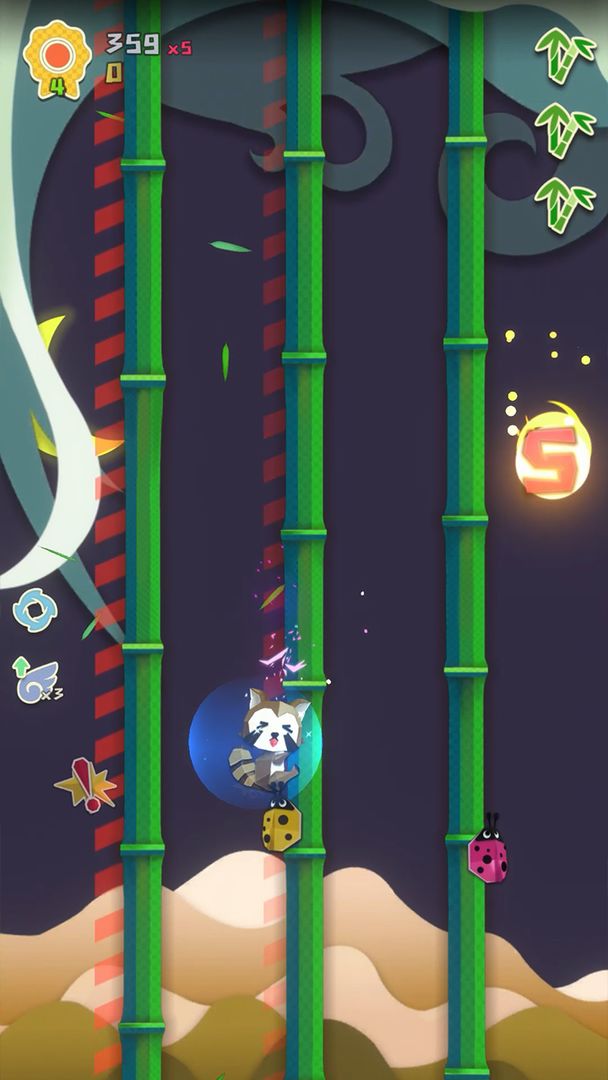Activate the blue swirl shield power-up icon
Screen dimensions: 608x1080
[x=34, y=610]
